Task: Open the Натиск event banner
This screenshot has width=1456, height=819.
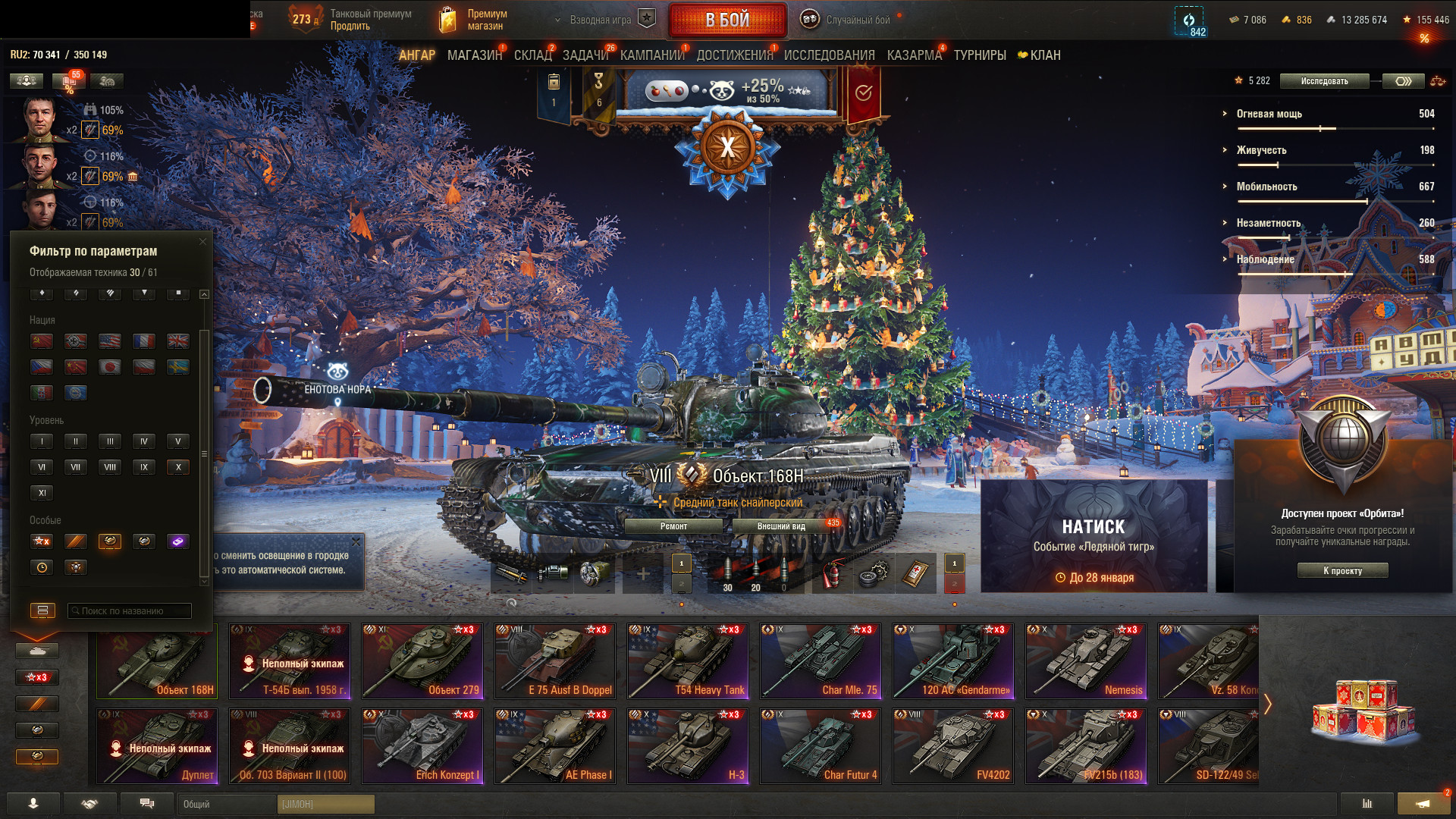Action: (x=1094, y=536)
